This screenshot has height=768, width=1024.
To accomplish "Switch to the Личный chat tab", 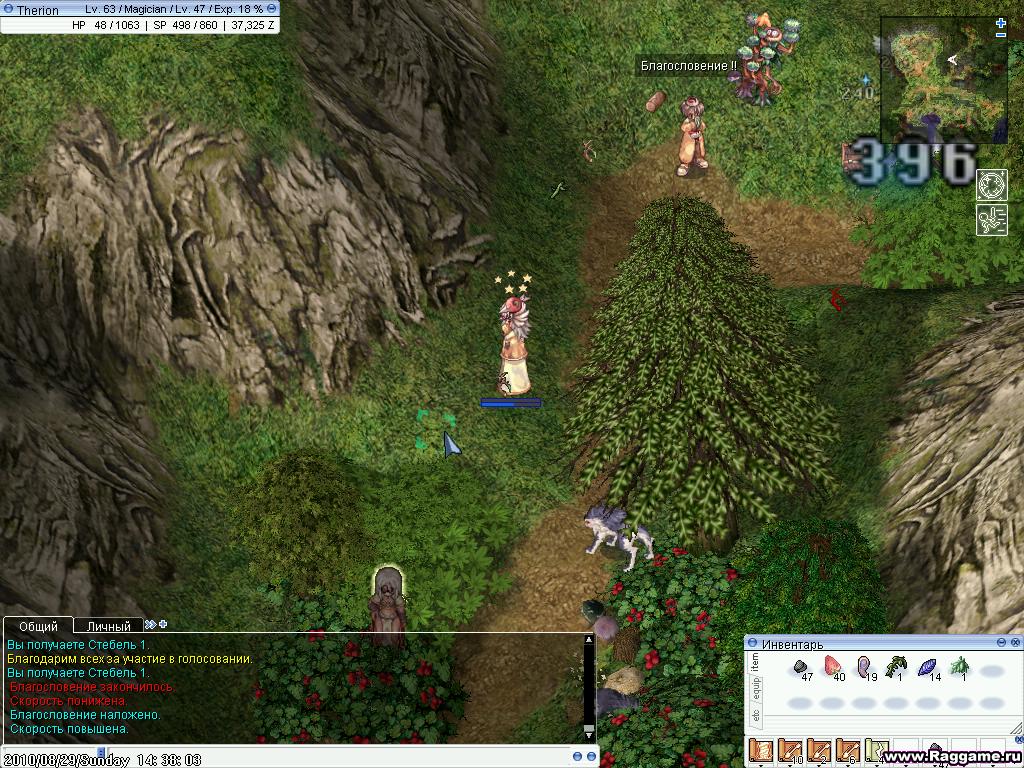I will coord(108,627).
